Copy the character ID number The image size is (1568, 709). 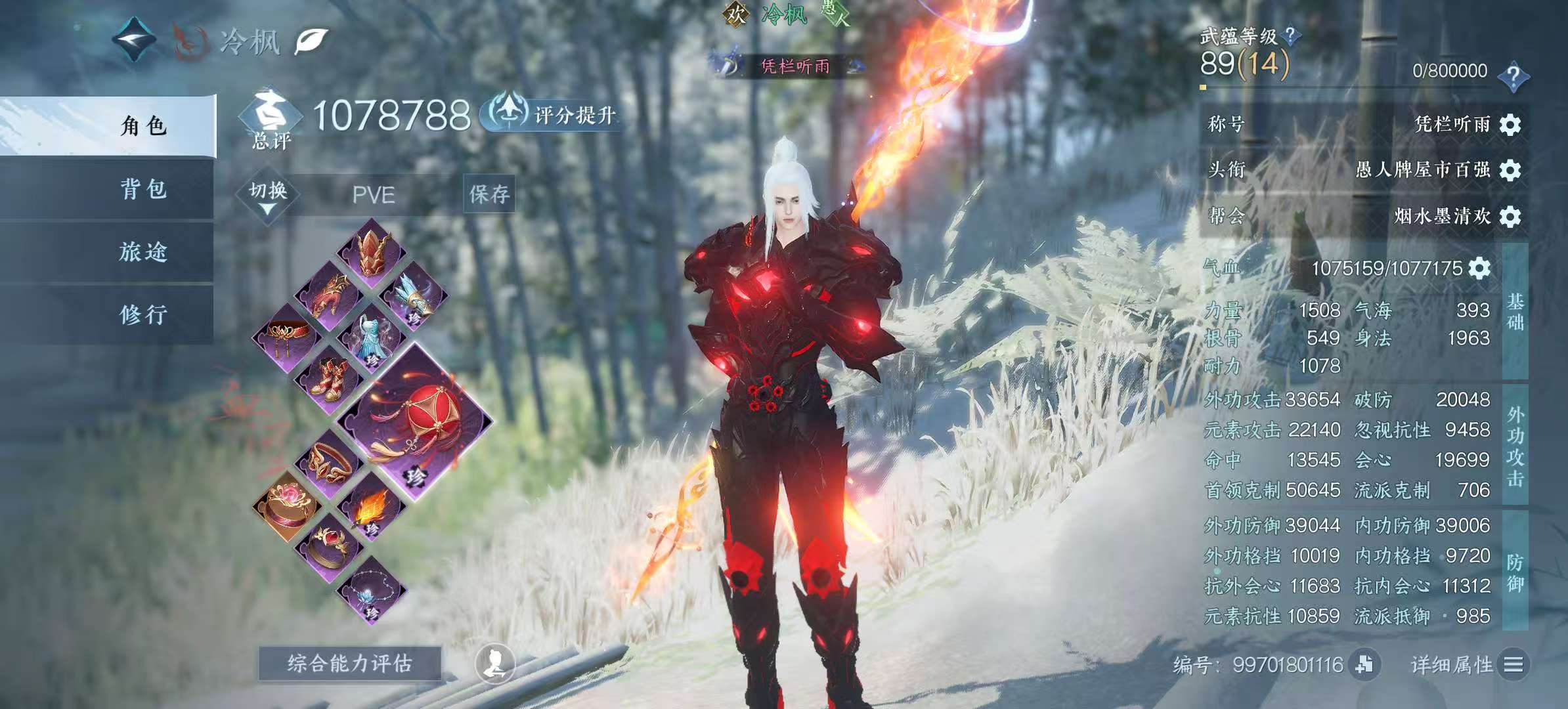pos(1364,664)
